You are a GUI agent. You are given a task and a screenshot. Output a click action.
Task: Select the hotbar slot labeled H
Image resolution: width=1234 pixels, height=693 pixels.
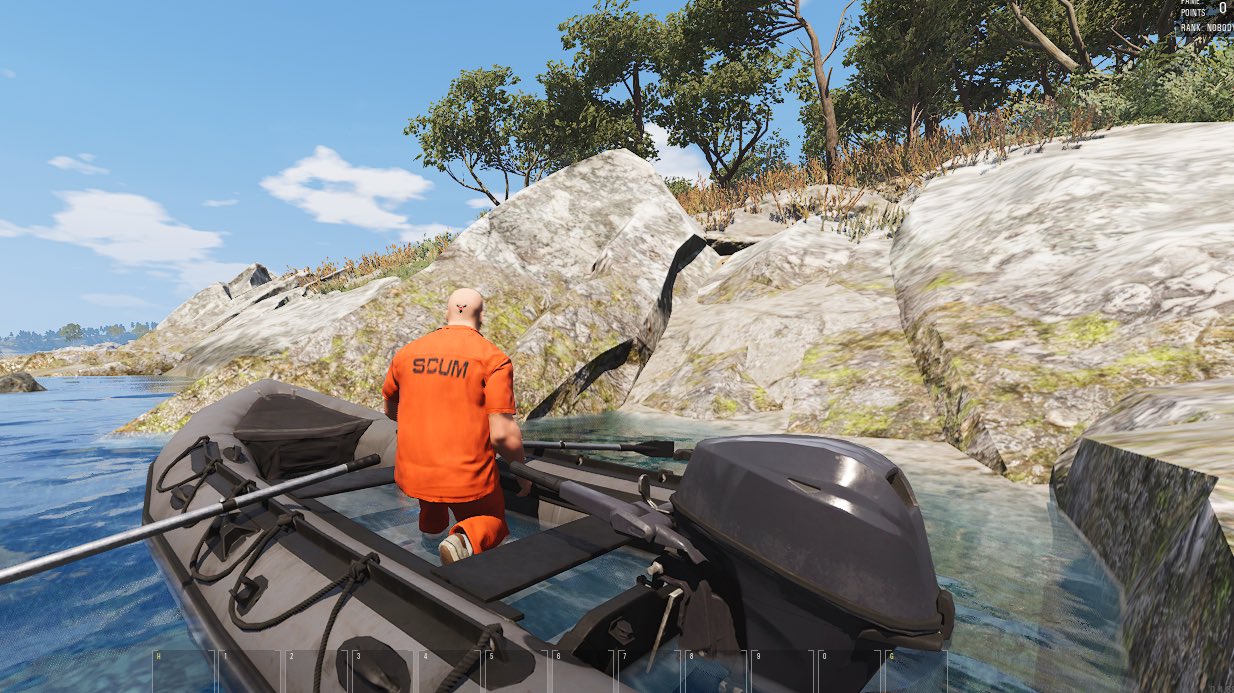[x=183, y=671]
